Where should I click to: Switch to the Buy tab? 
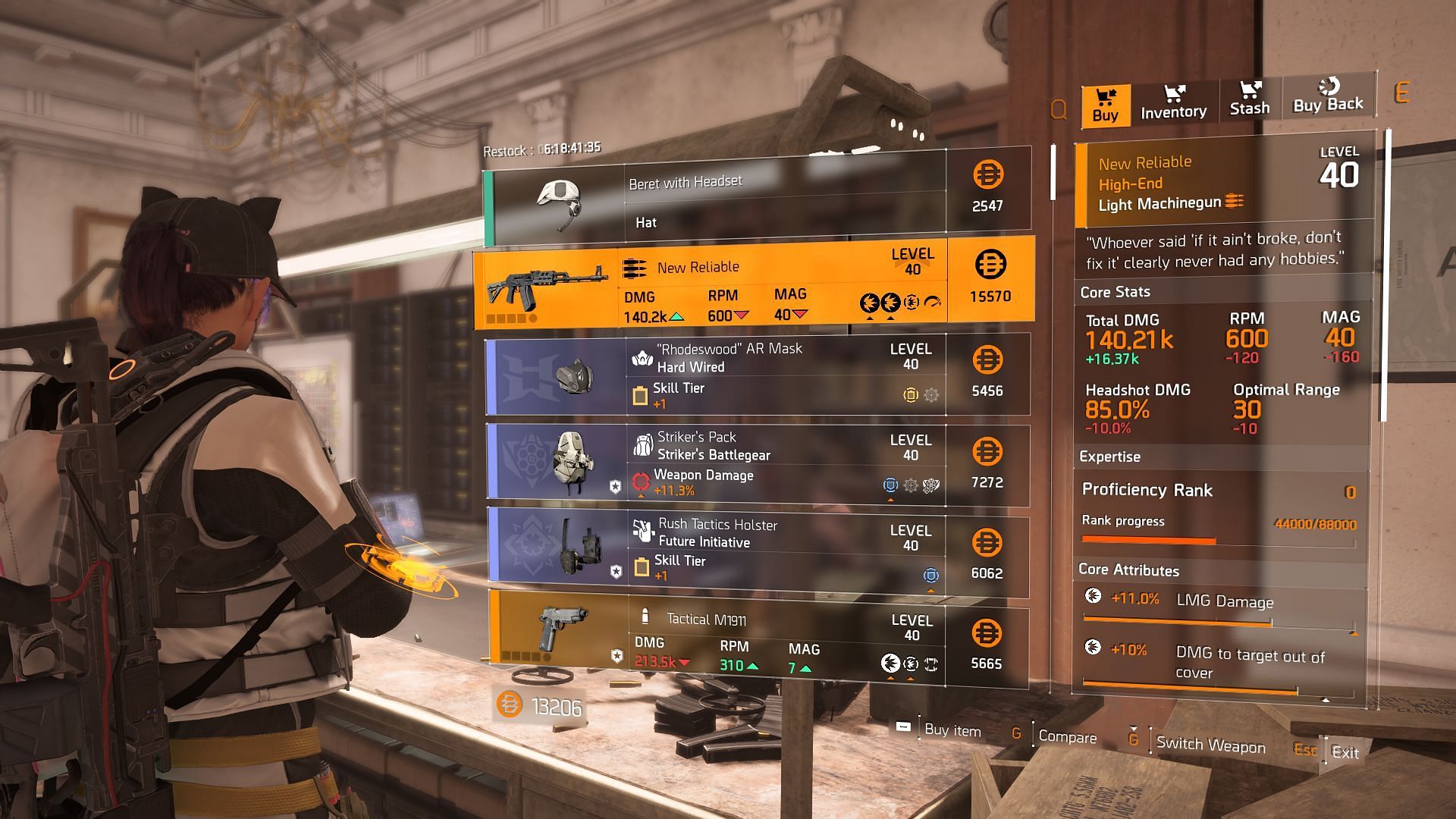click(1105, 105)
